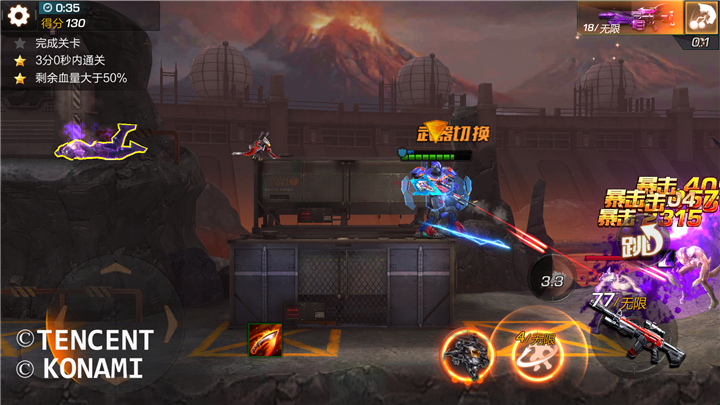Click the stage objectives list
This screenshot has width=720, height=405.
70,60
